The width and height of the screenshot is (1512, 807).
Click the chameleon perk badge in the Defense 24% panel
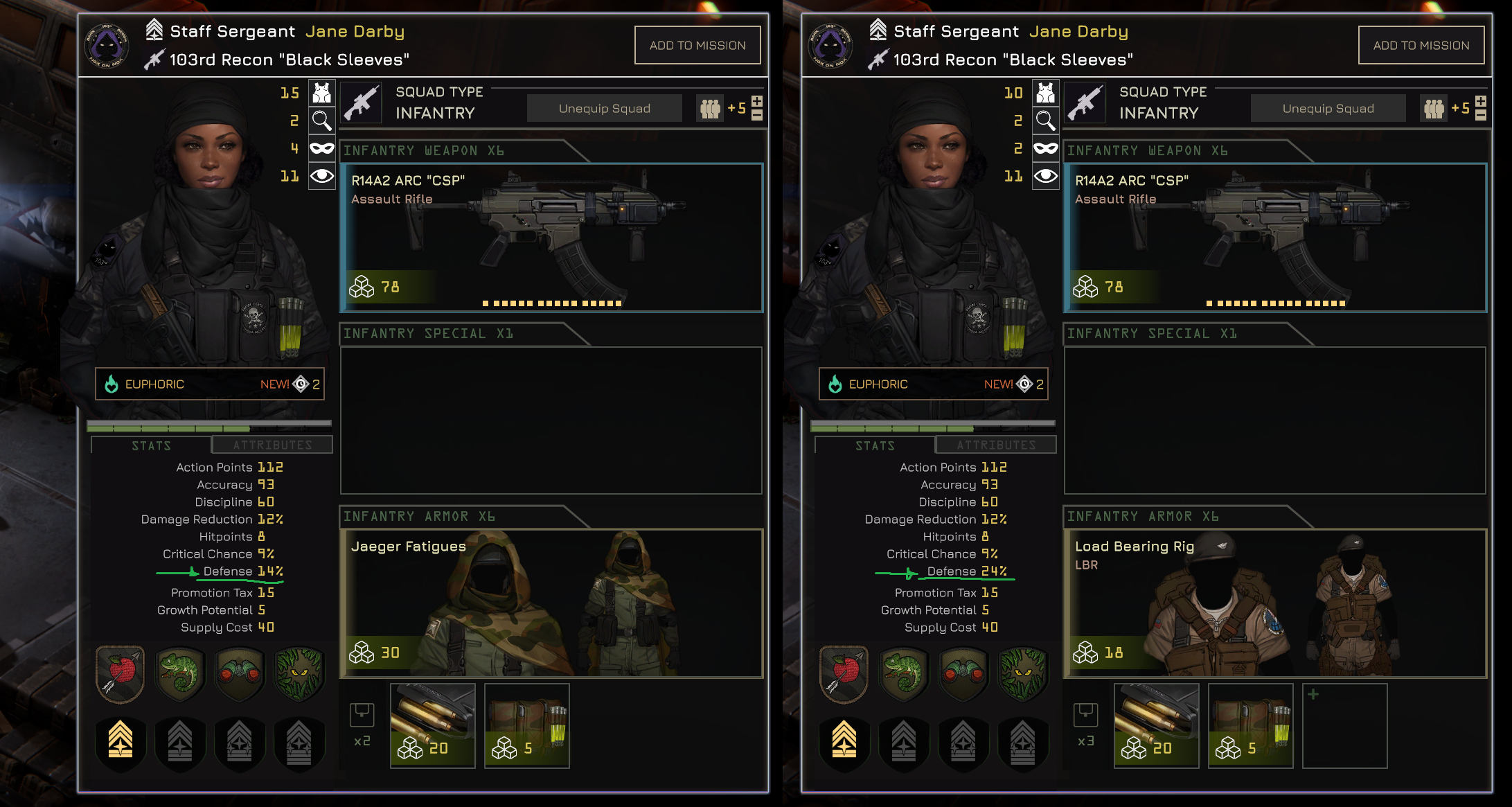pyautogui.click(x=903, y=673)
